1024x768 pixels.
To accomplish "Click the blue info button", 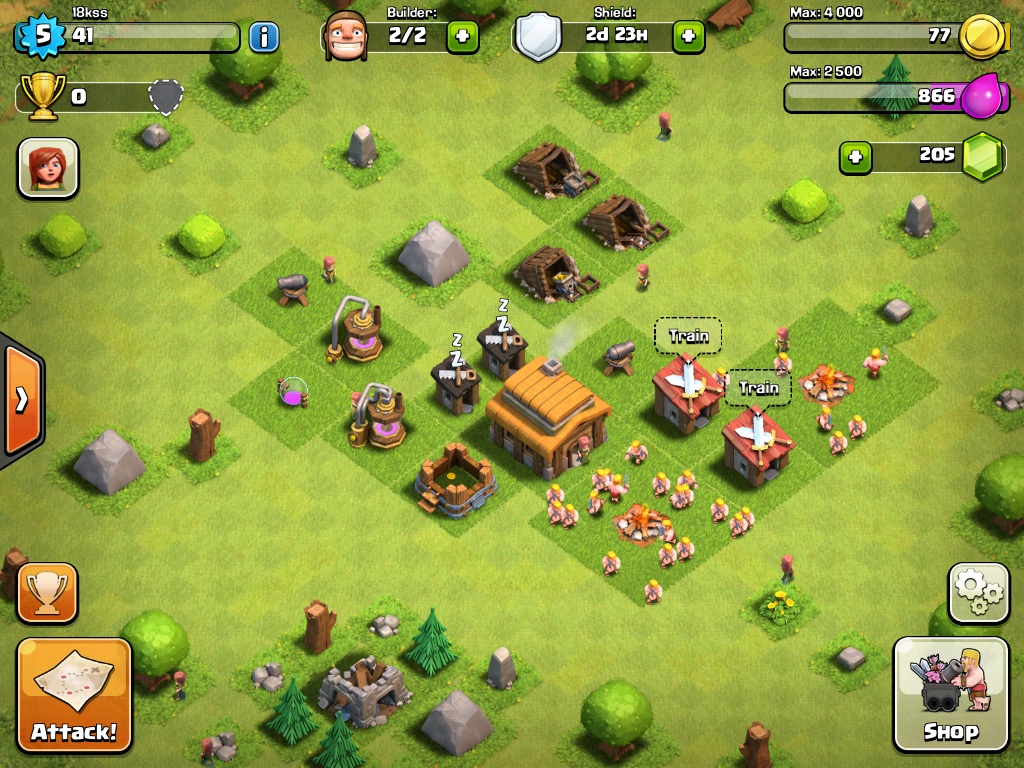I will tap(264, 38).
